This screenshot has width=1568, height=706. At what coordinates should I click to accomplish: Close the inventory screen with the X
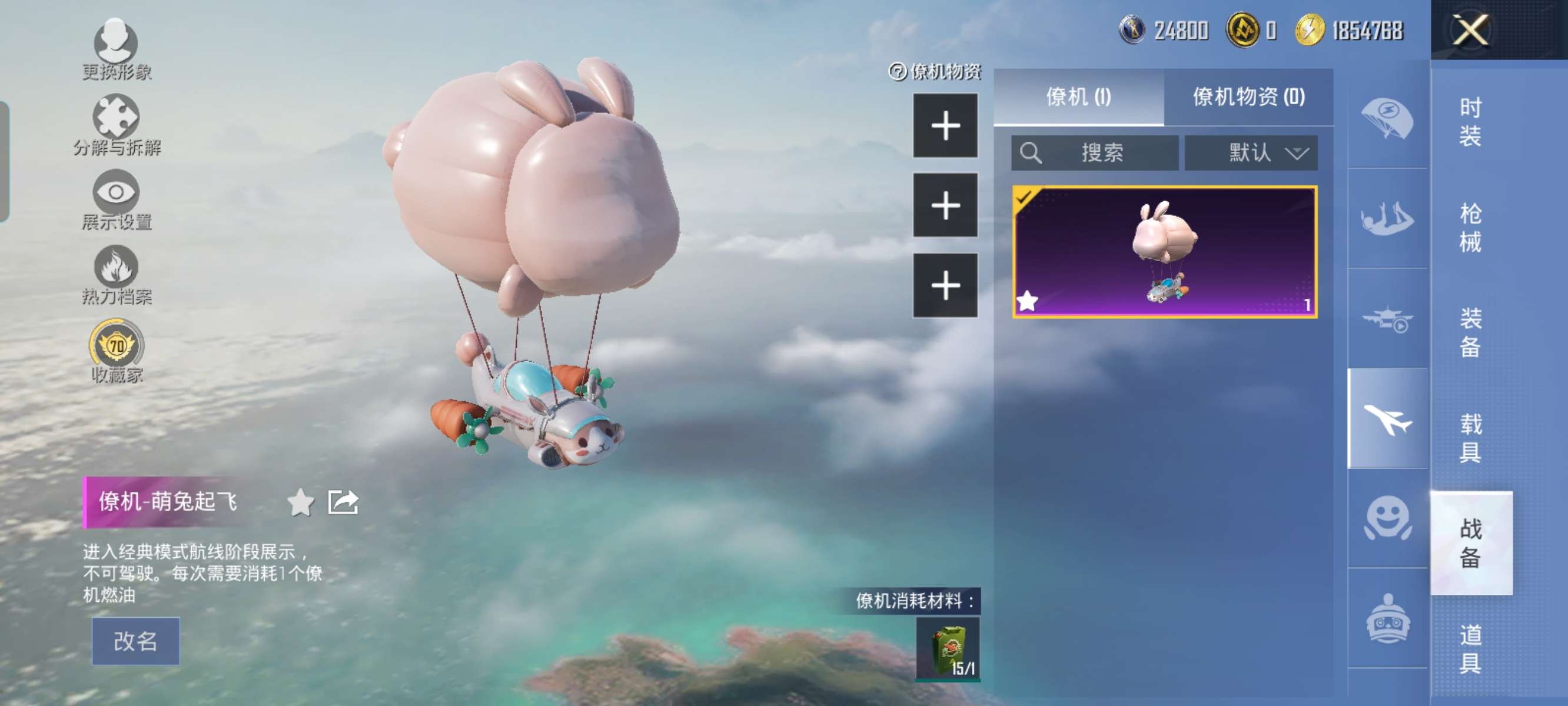point(1471,29)
